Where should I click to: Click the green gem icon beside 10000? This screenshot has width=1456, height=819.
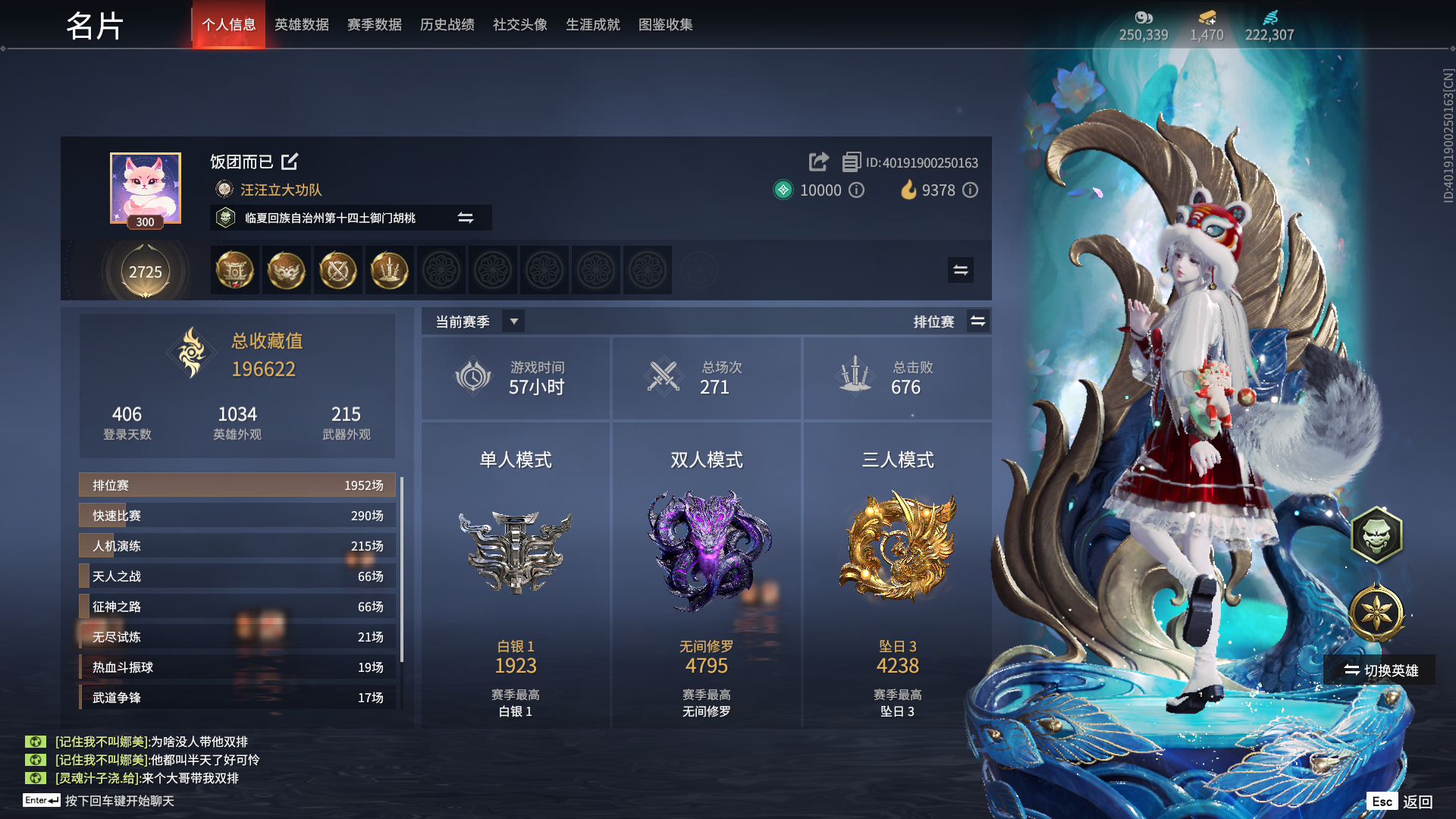click(783, 190)
